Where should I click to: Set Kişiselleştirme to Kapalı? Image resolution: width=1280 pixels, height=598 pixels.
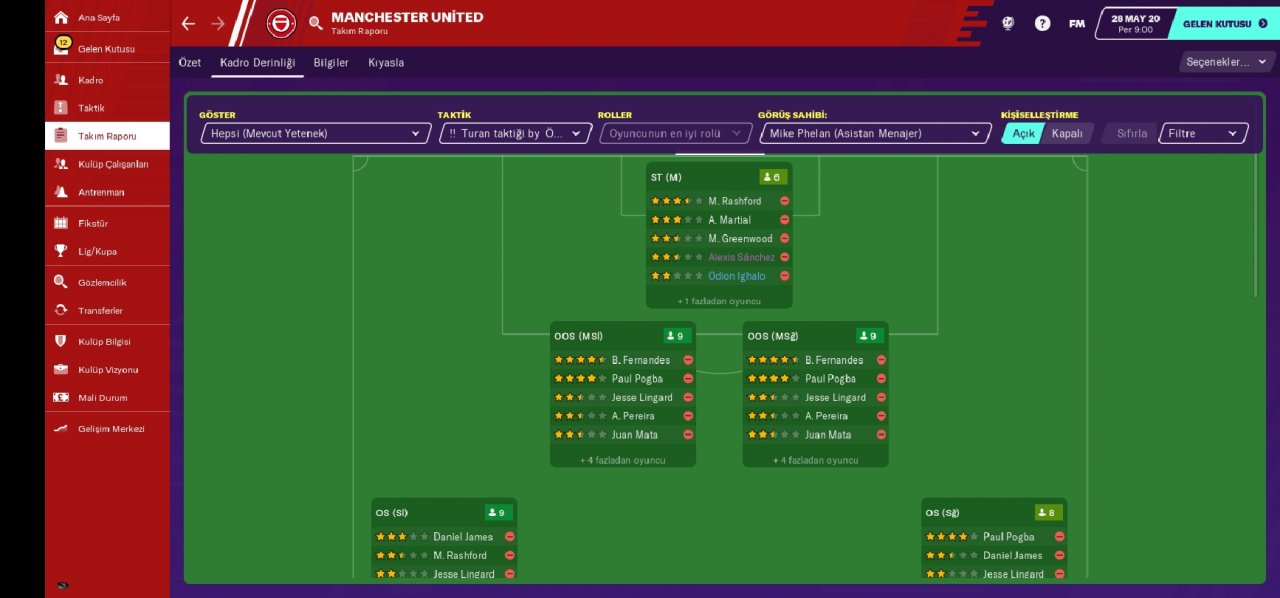coord(1067,134)
